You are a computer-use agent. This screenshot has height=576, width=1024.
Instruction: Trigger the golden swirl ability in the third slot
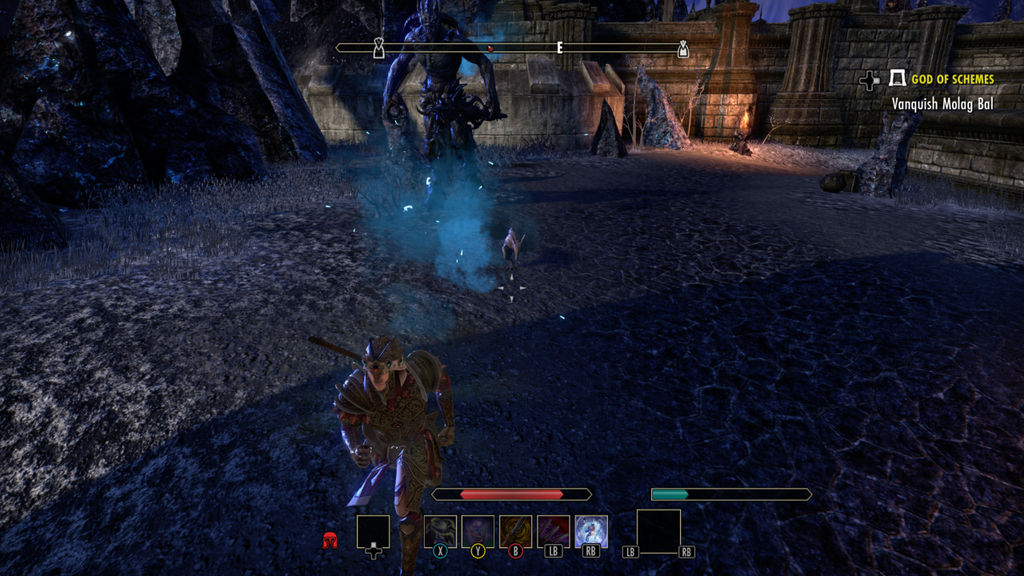tap(516, 531)
